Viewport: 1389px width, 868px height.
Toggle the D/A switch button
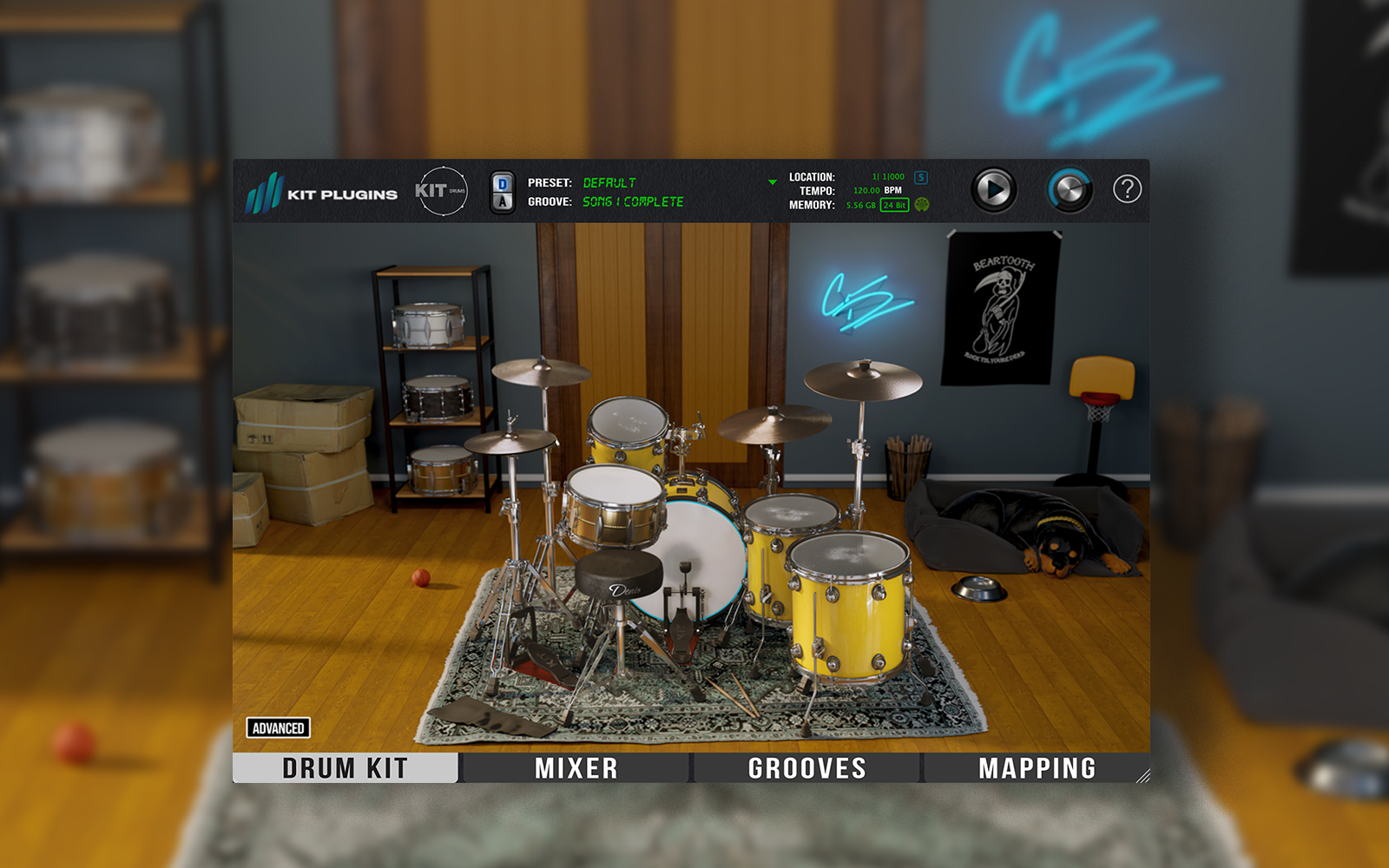pyautogui.click(x=503, y=193)
